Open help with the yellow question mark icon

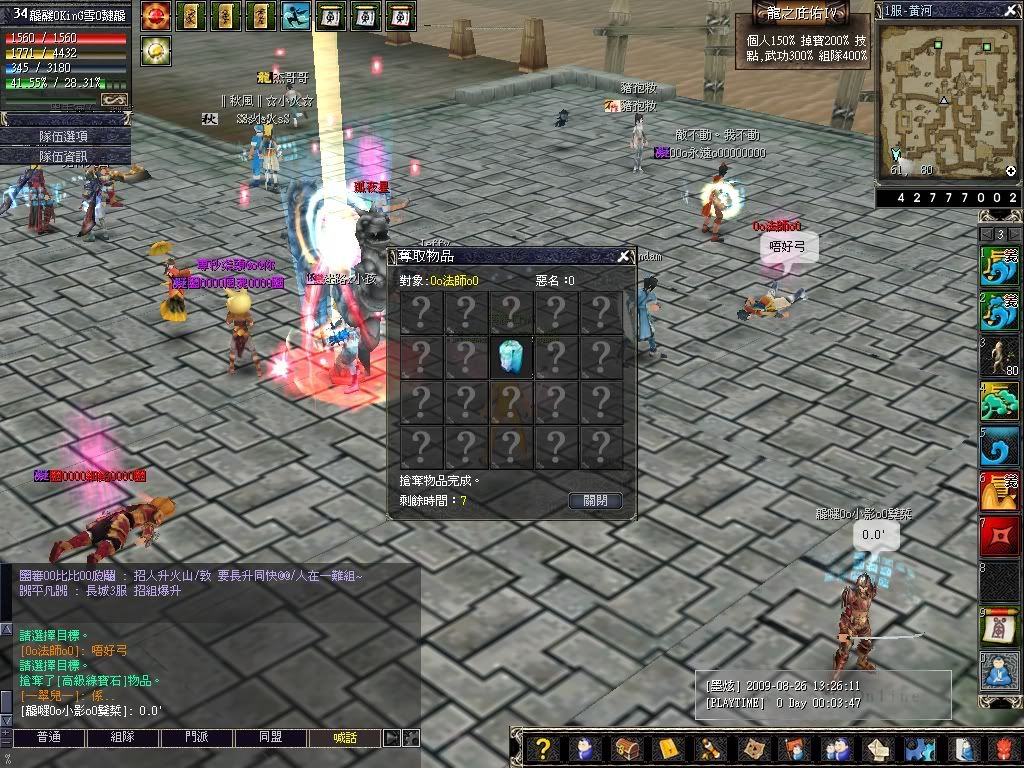542,748
